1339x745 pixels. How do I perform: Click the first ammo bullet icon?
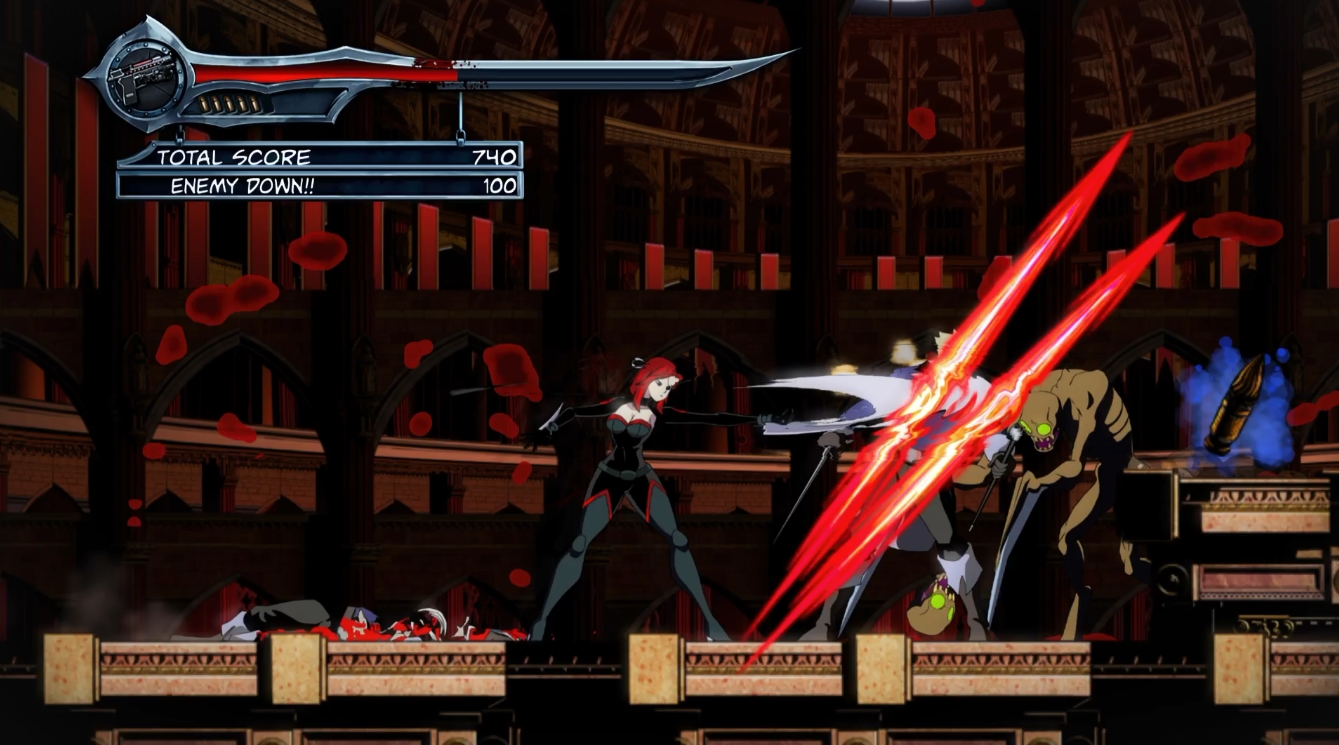[x=204, y=103]
